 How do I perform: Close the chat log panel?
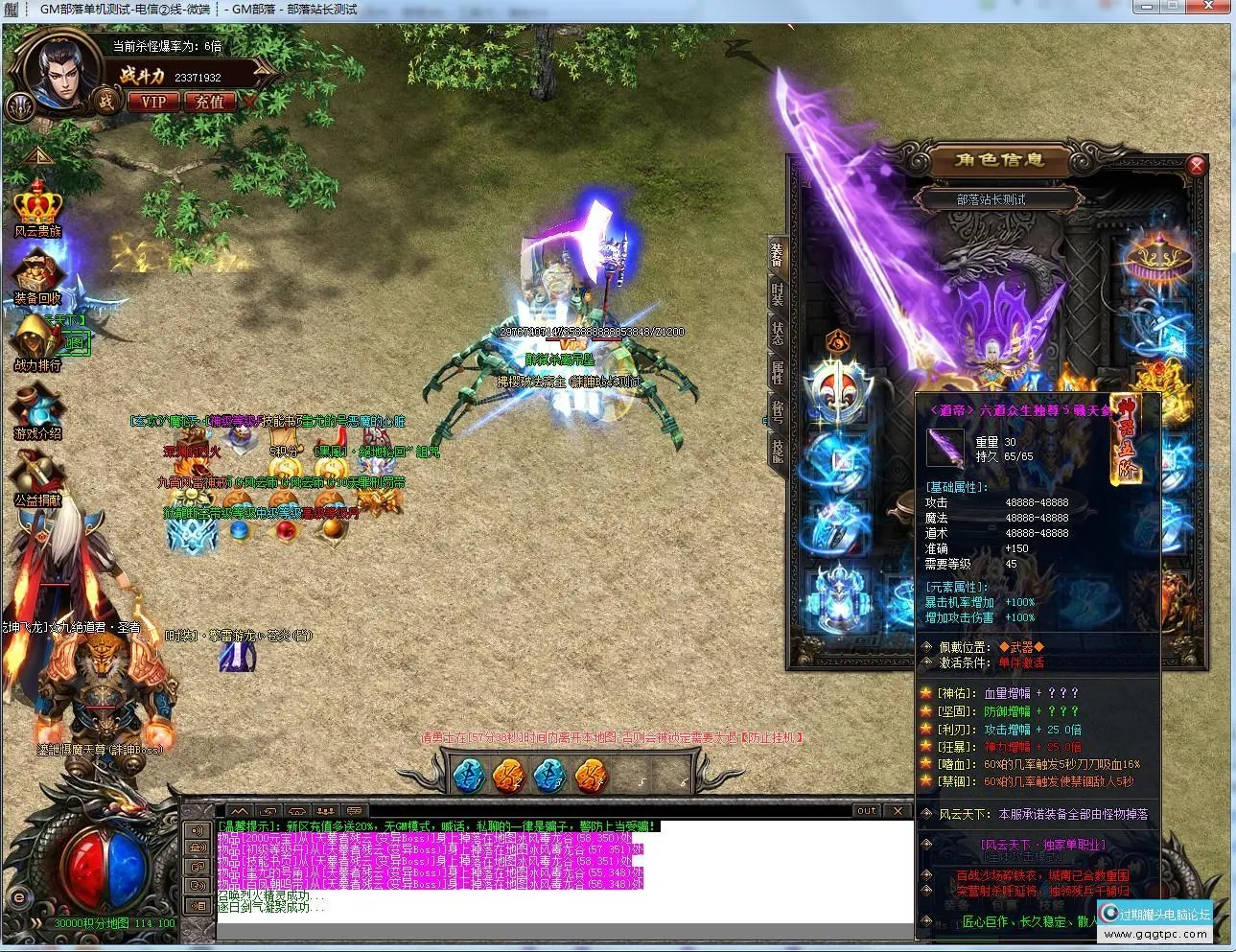pyautogui.click(x=898, y=811)
